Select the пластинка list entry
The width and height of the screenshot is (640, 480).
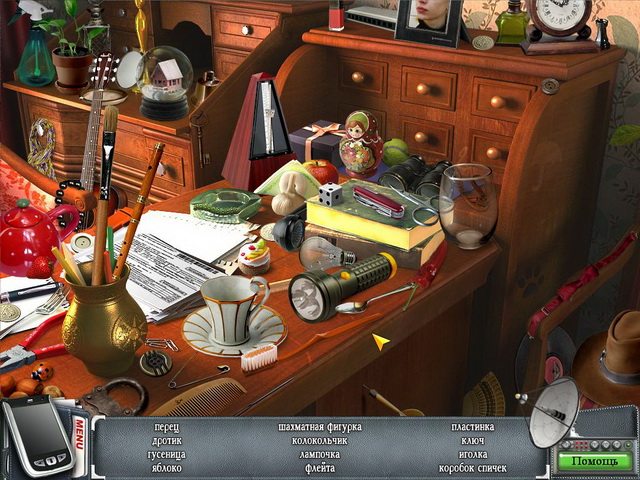472,427
